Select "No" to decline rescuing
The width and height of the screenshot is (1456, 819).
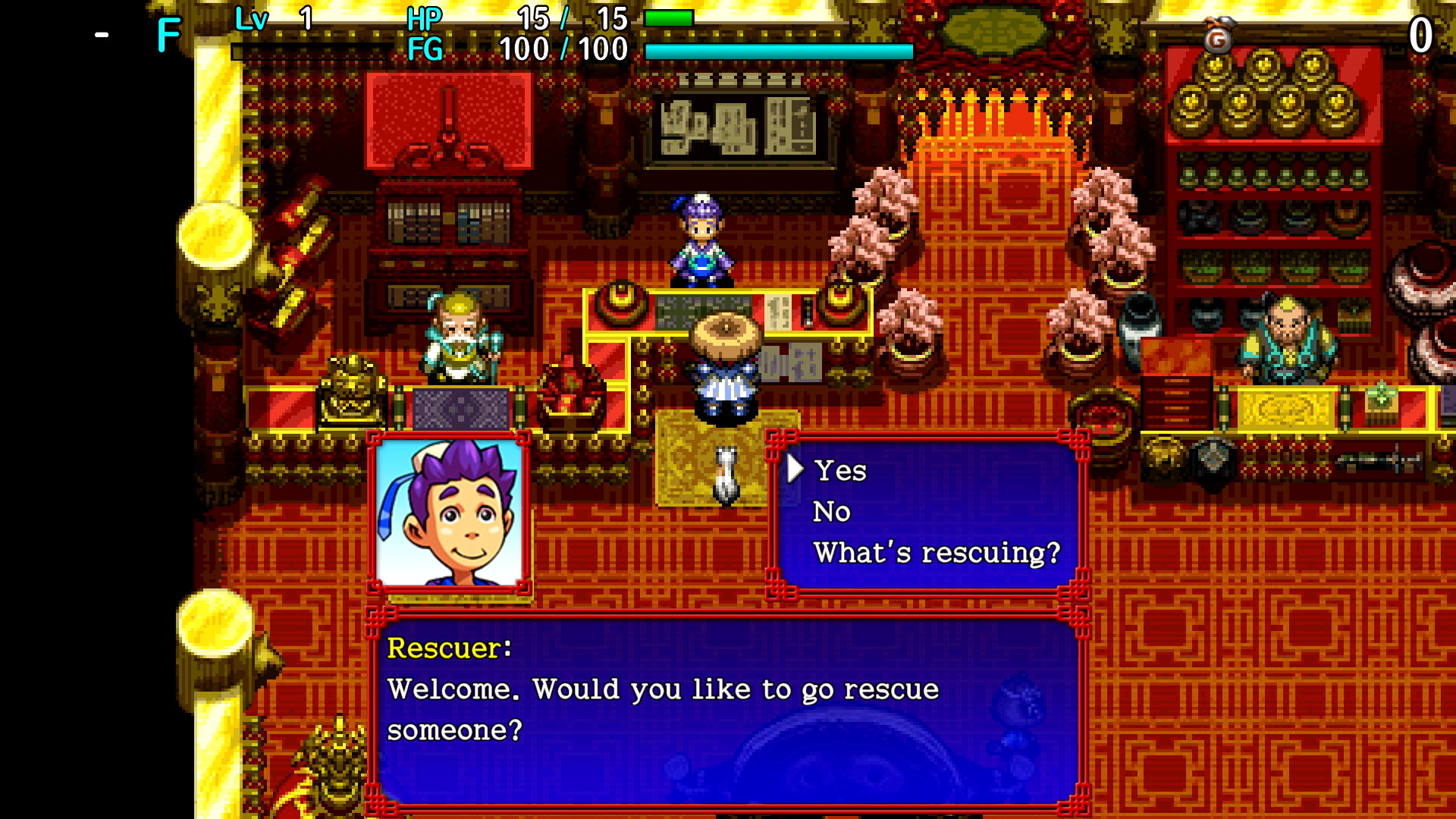tap(832, 512)
